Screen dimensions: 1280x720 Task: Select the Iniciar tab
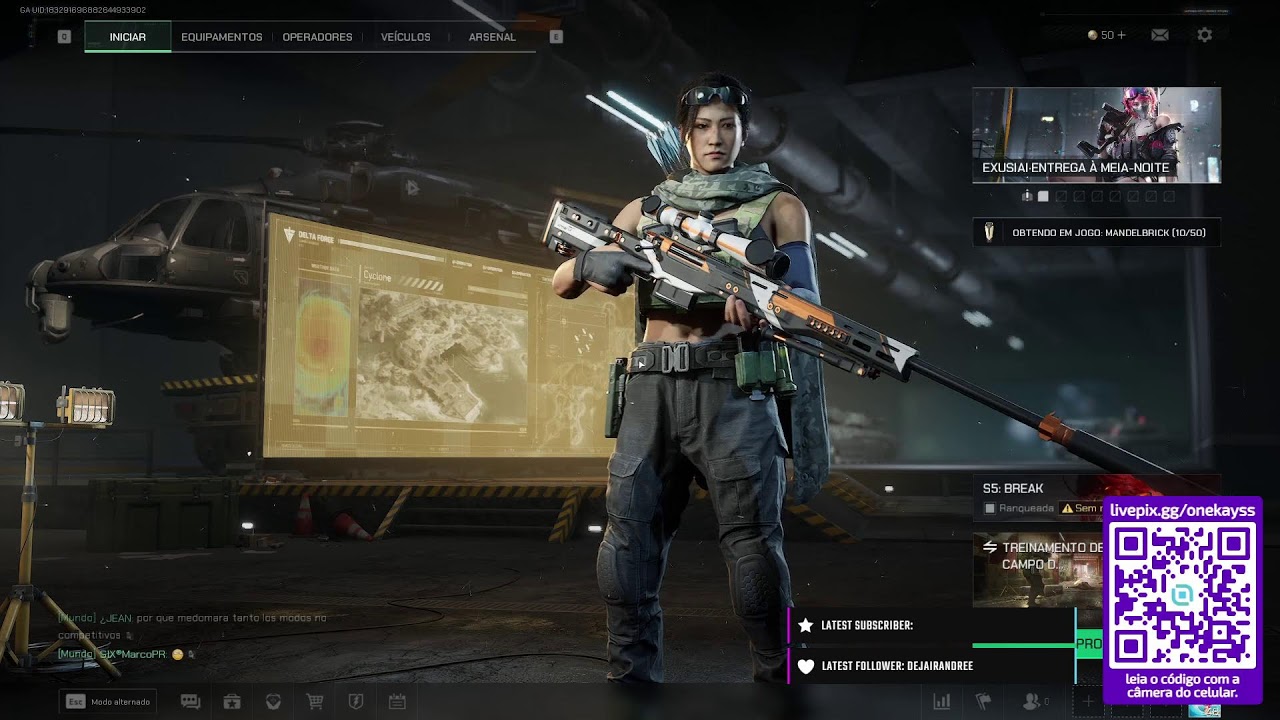pyautogui.click(x=127, y=37)
